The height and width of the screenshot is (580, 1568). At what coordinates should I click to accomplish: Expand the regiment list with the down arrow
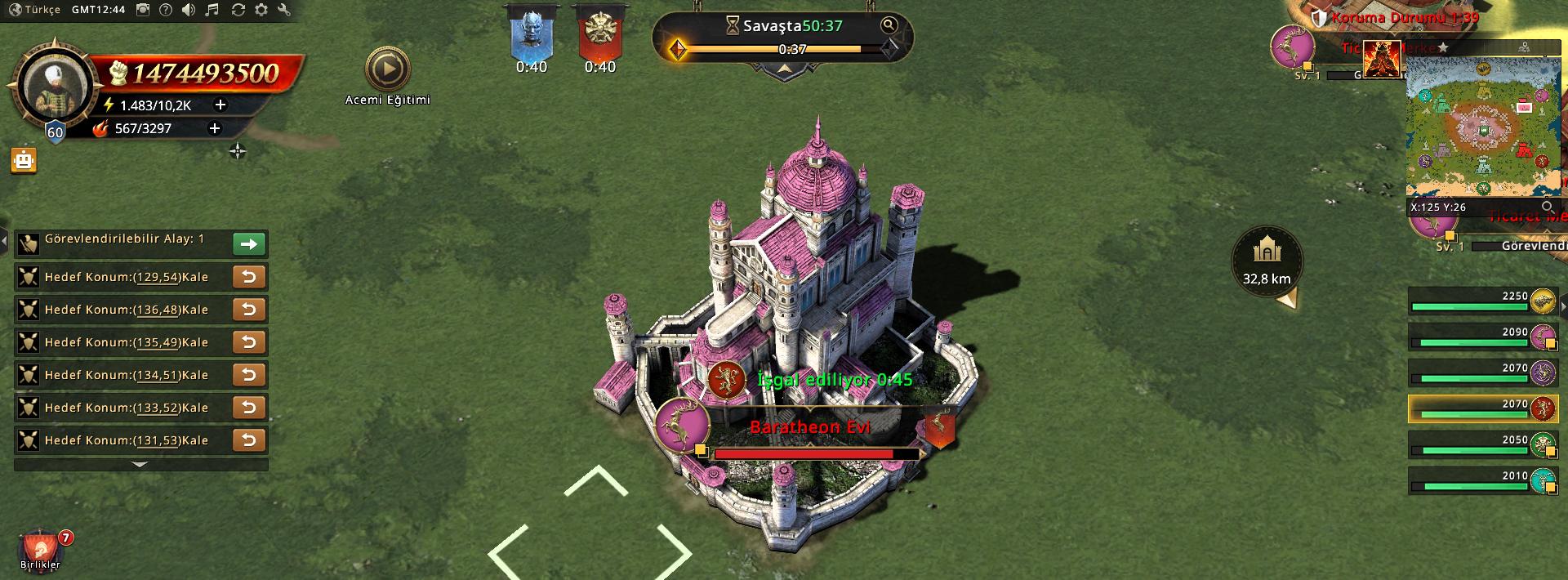tap(140, 465)
